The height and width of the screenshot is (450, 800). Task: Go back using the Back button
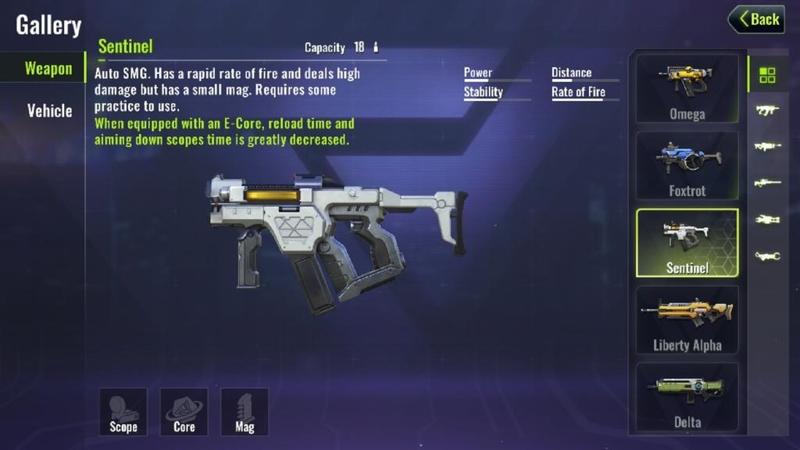(x=756, y=19)
